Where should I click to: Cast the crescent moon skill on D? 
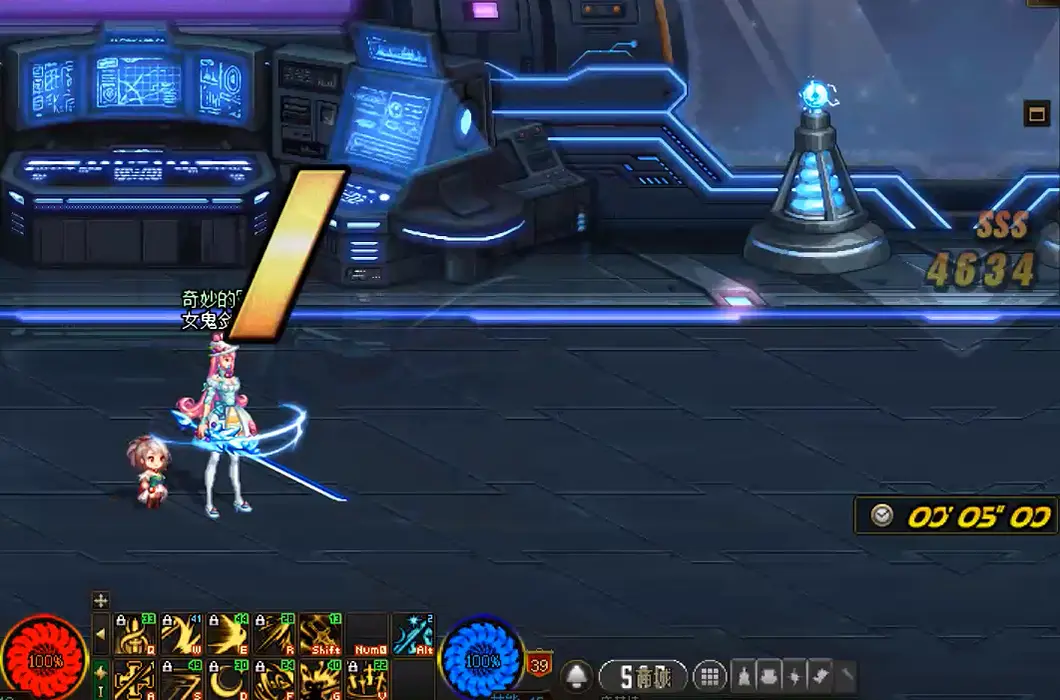click(227, 680)
